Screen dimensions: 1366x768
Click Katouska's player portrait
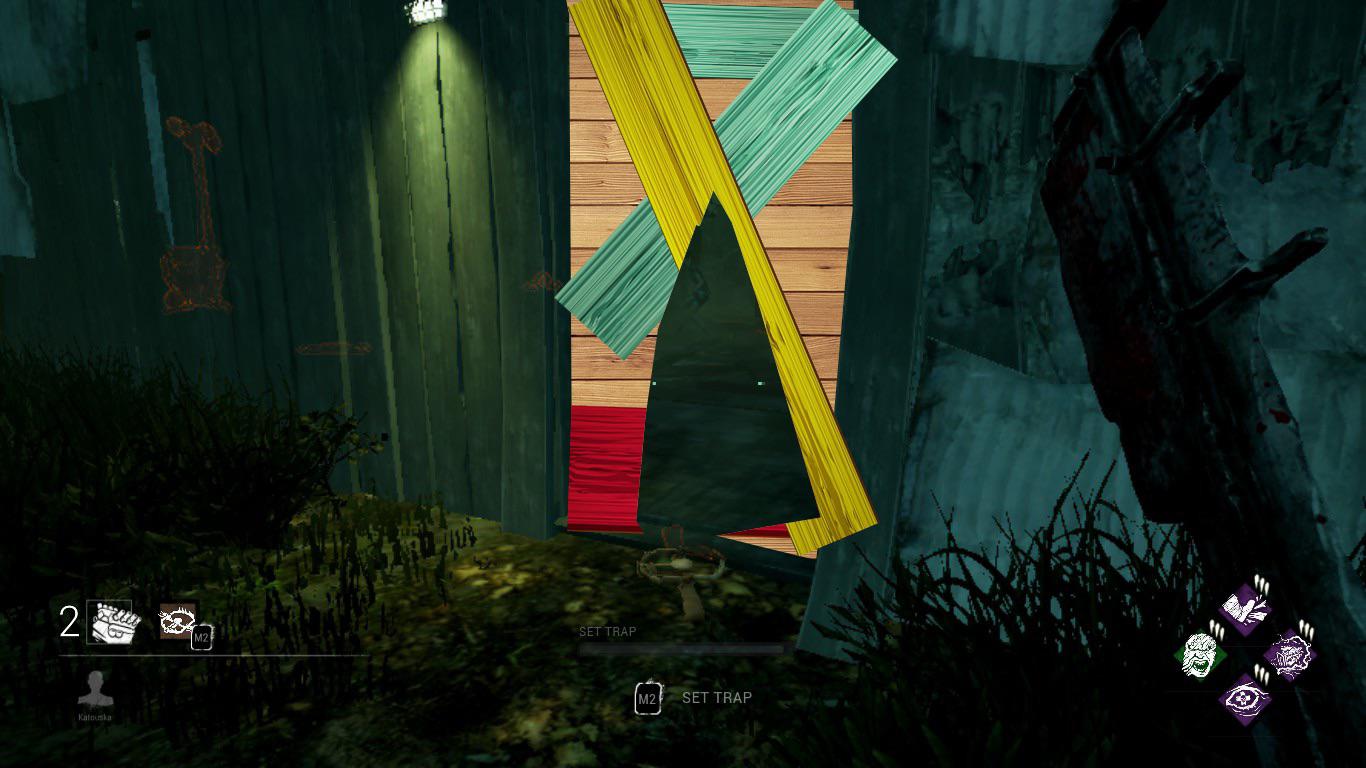[96, 689]
